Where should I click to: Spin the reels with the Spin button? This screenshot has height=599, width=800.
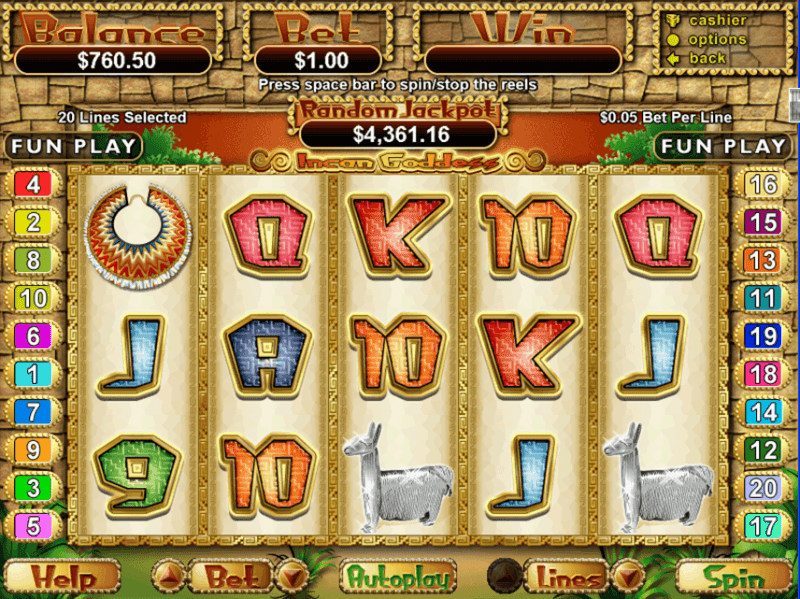pyautogui.click(x=734, y=577)
